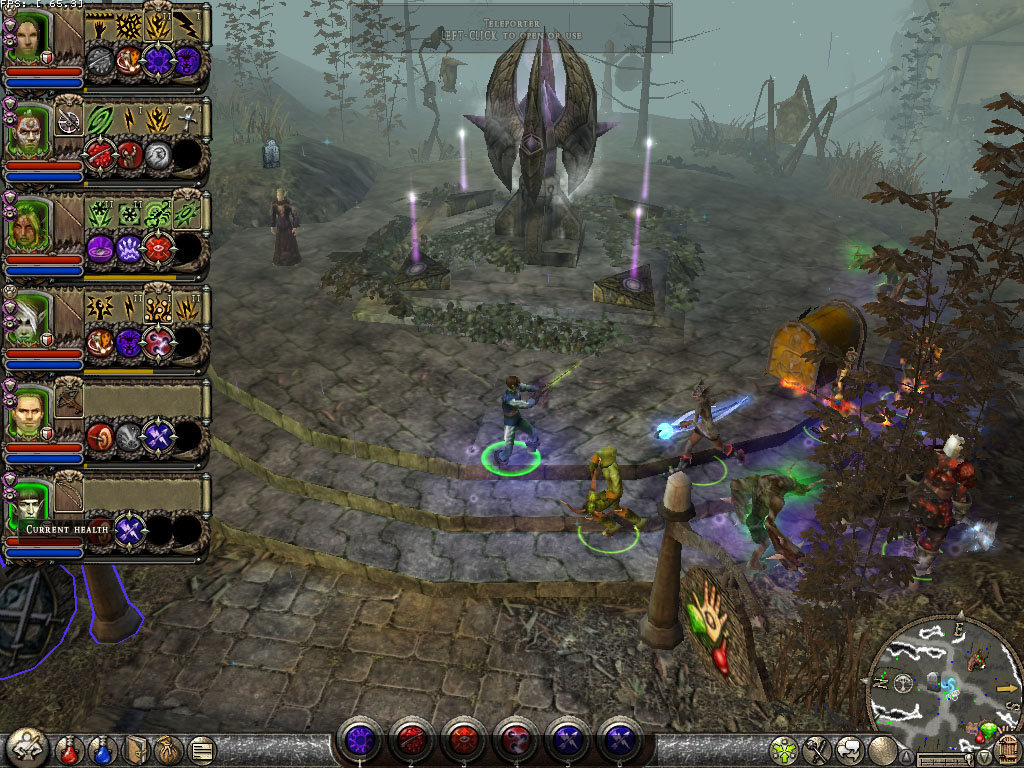Open the scroll list icon beside the bag
This screenshot has width=1024, height=768.
tap(201, 748)
